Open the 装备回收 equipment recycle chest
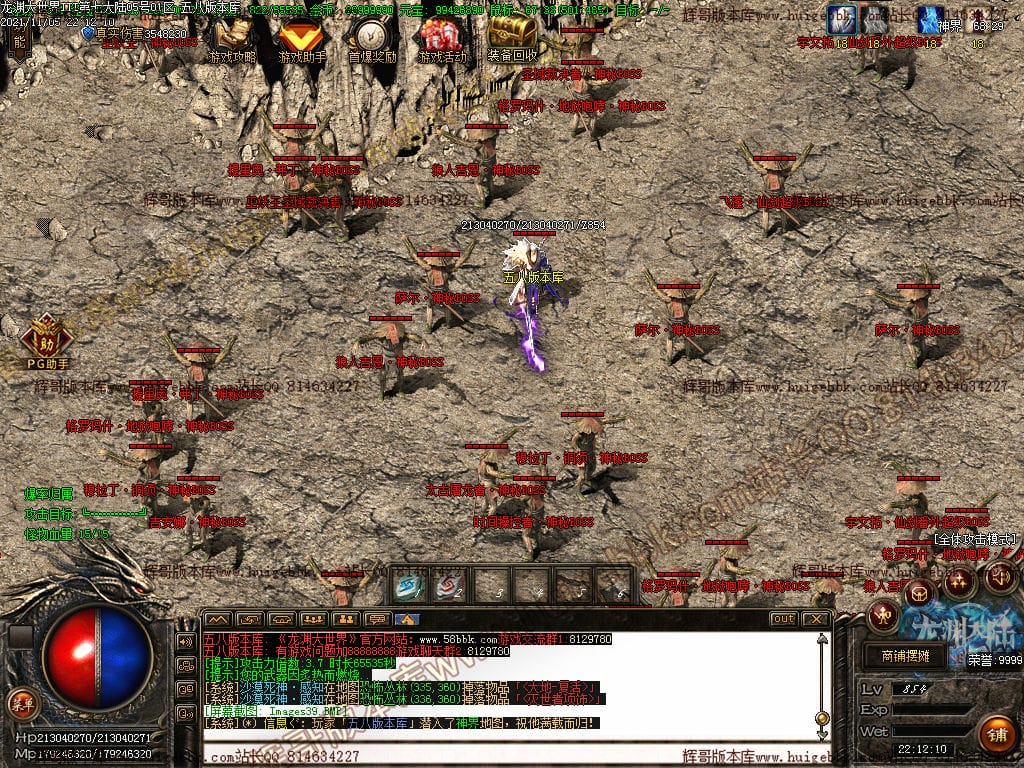 click(513, 38)
